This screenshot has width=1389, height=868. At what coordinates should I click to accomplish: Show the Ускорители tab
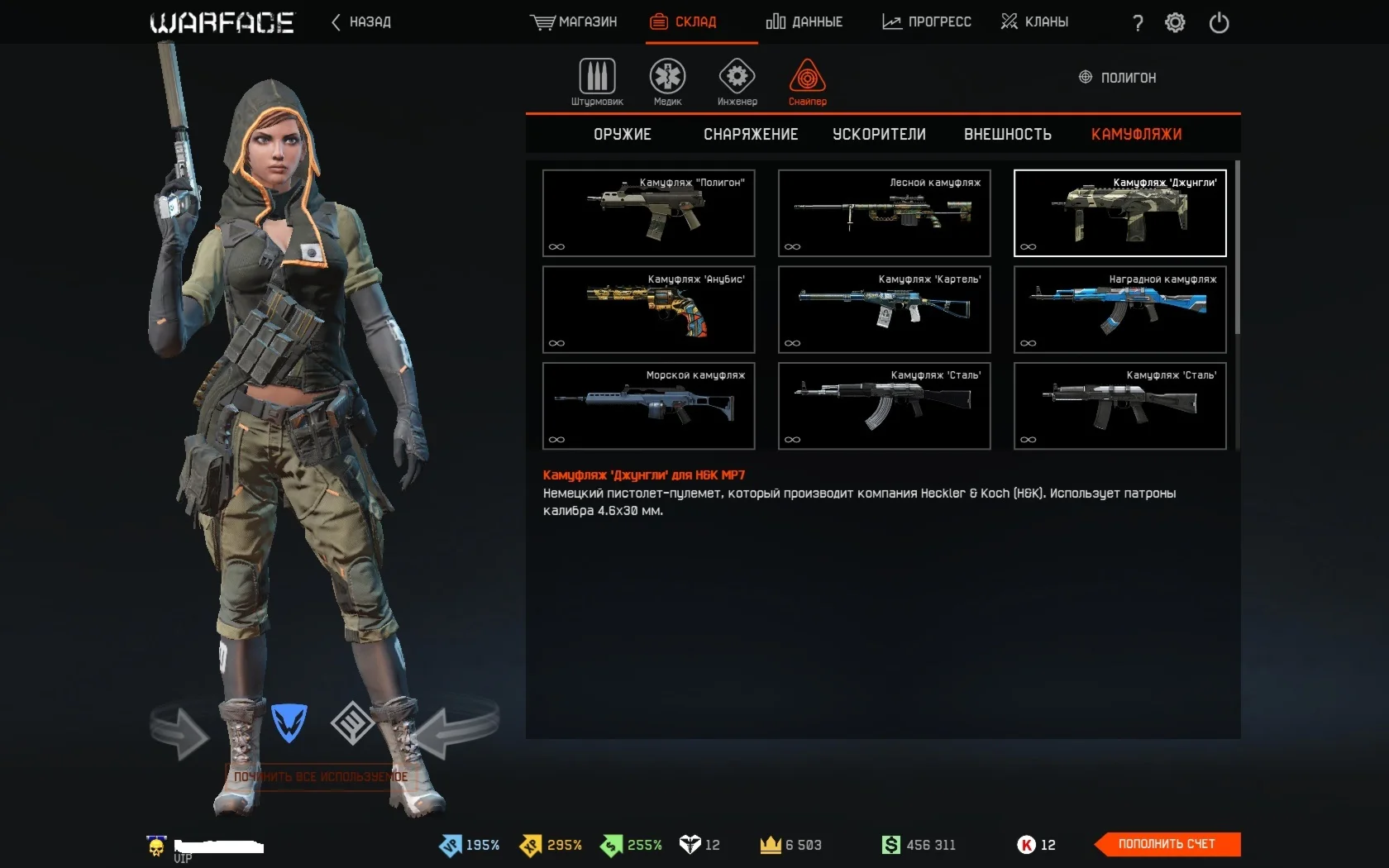tap(879, 135)
